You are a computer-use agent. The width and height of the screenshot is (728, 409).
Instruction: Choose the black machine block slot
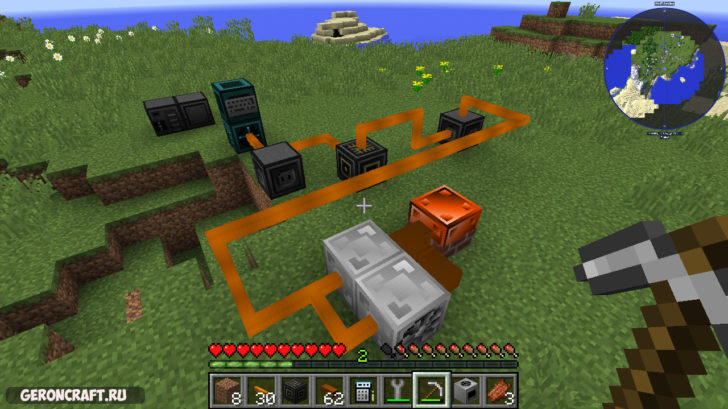(296, 390)
